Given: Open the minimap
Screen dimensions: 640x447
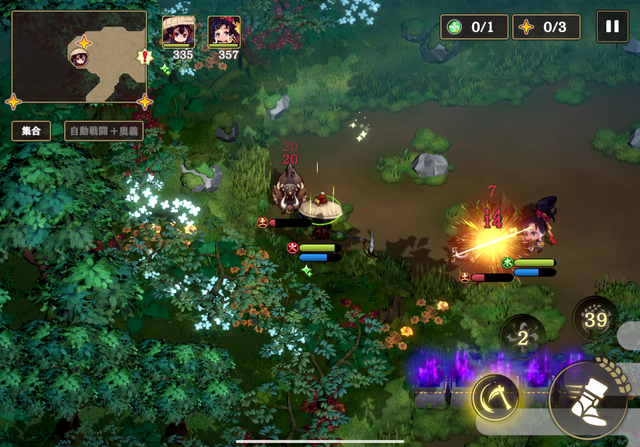Looking at the screenshot, I should click(x=79, y=57).
